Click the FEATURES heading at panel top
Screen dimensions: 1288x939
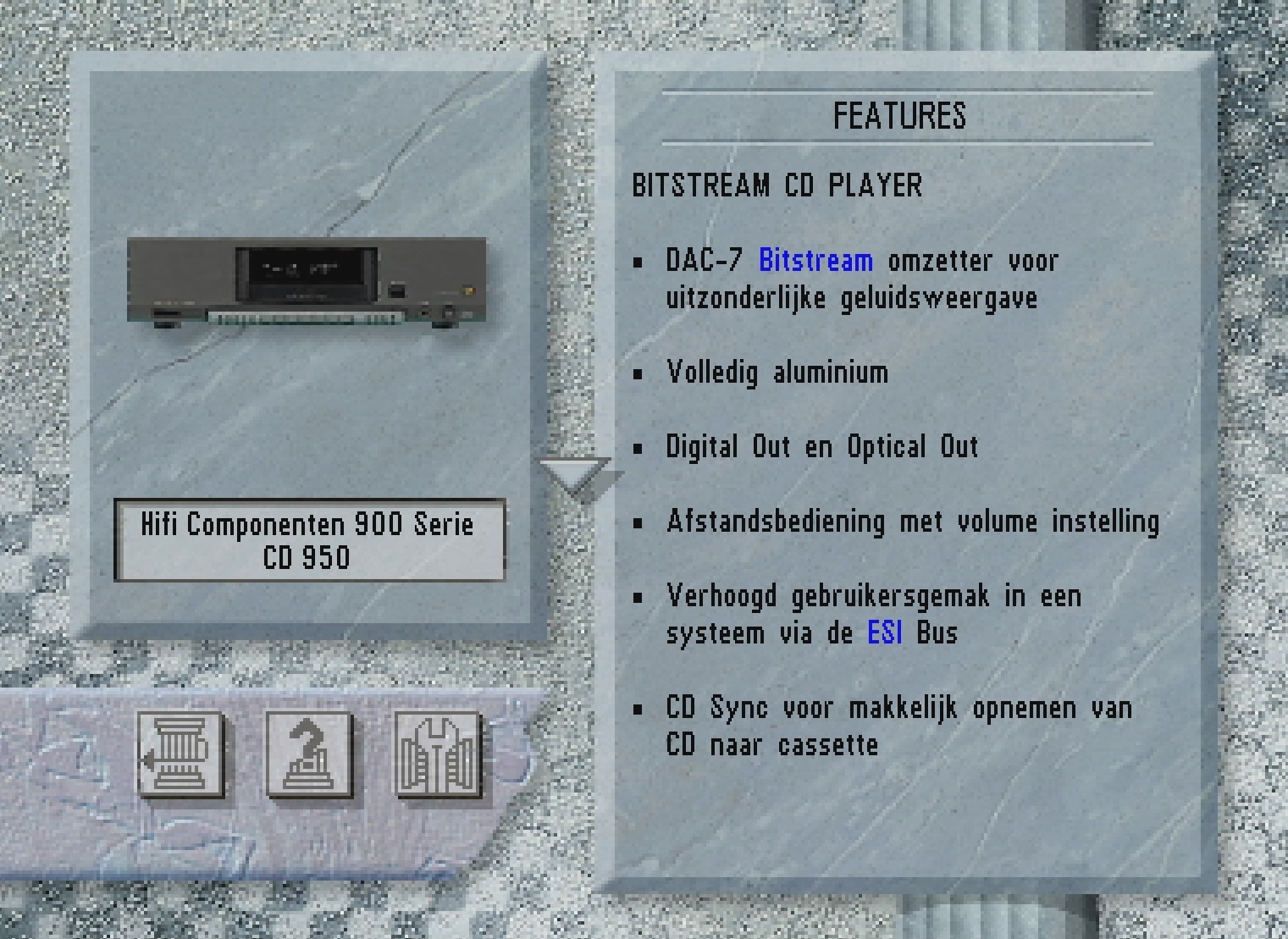pyautogui.click(x=900, y=114)
